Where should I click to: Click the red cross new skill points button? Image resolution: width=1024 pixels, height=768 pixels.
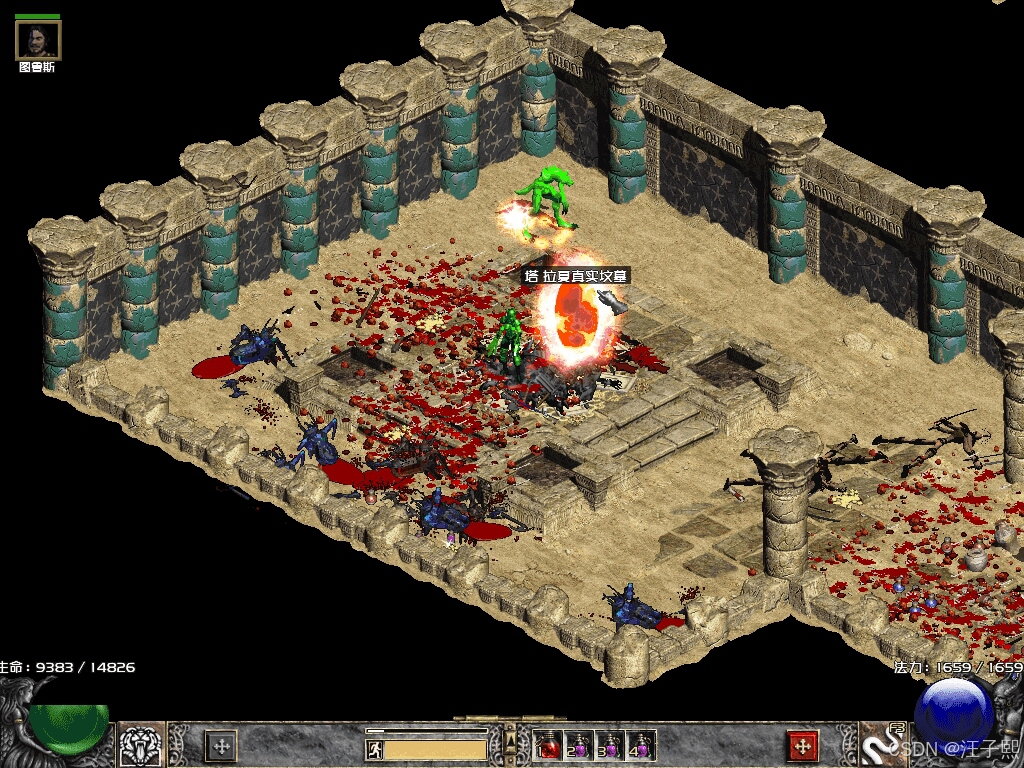[x=802, y=746]
